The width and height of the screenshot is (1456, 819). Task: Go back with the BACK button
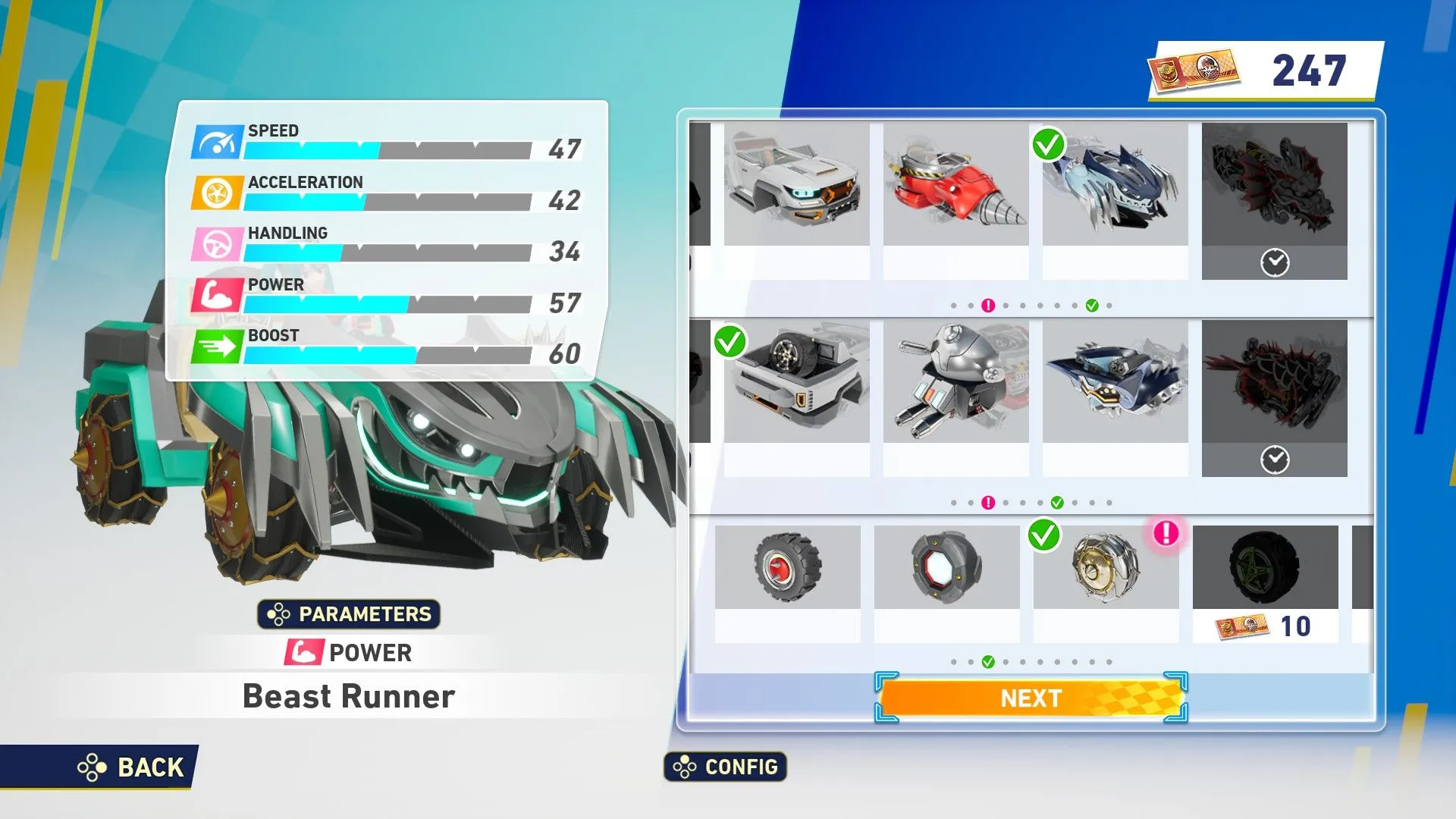tap(133, 767)
